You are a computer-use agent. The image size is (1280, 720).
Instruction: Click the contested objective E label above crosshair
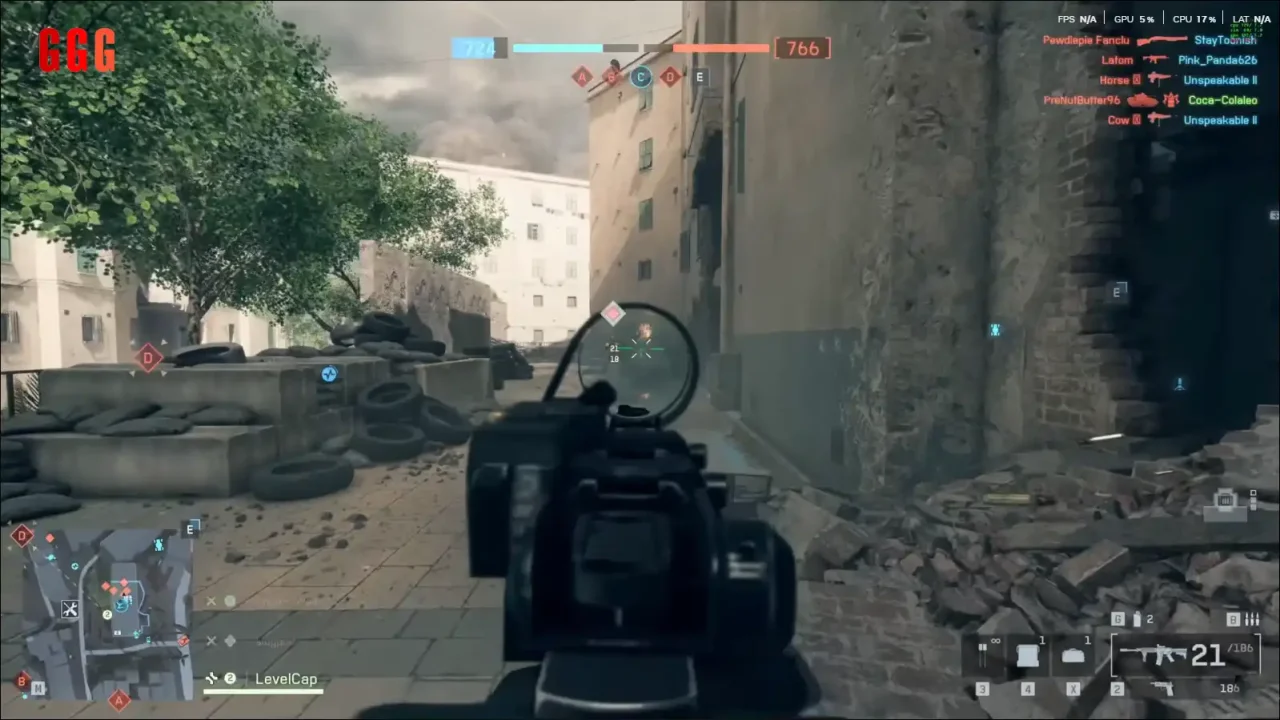[699, 77]
